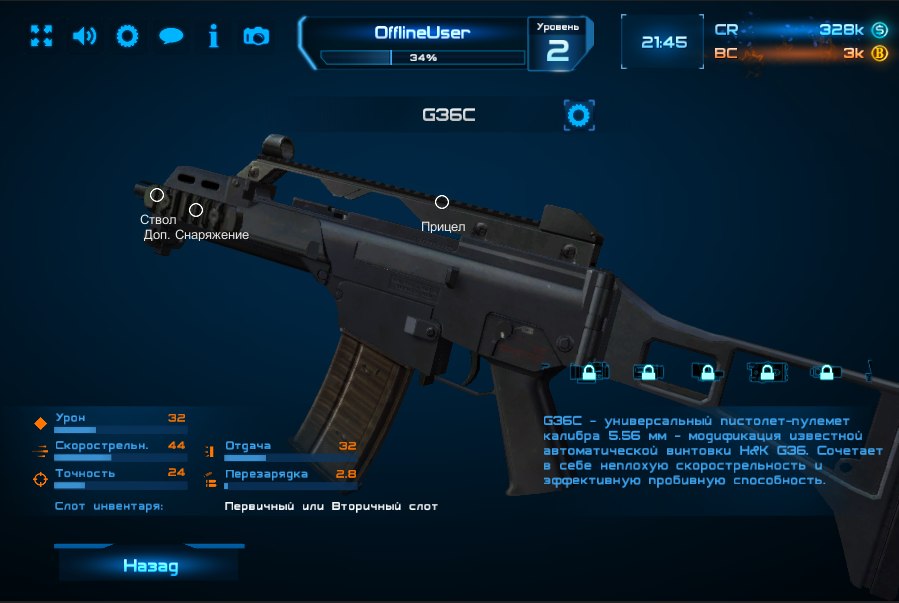Viewport: 899px width, 603px height.
Task: Go back with the Назад button
Action: click(x=150, y=566)
